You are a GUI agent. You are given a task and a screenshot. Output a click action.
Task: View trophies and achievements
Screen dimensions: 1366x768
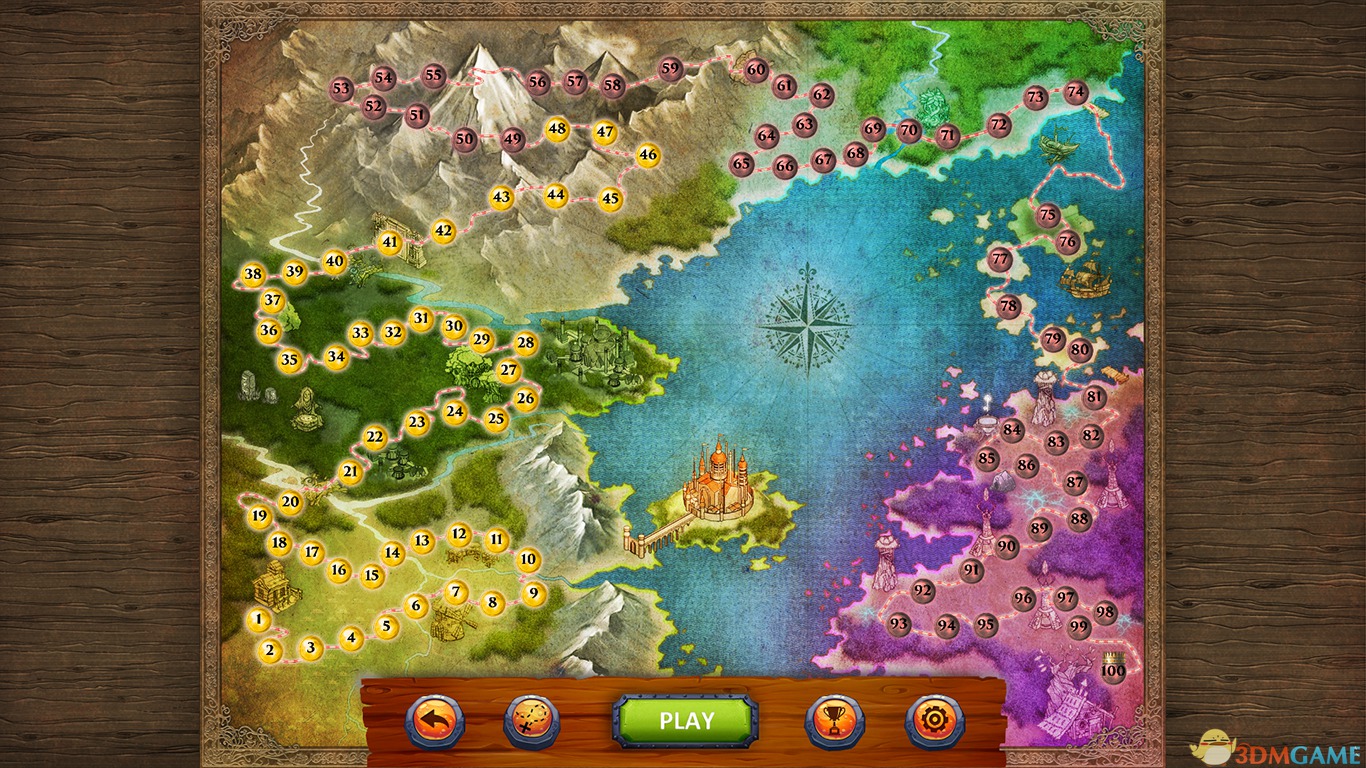(834, 720)
